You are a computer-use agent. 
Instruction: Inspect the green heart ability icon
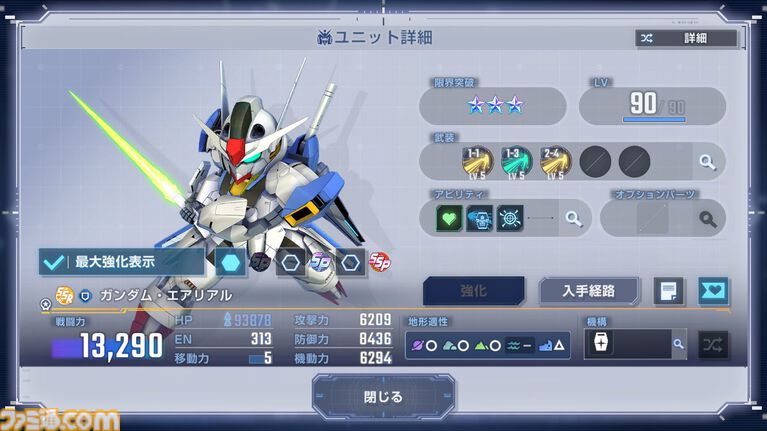[451, 216]
